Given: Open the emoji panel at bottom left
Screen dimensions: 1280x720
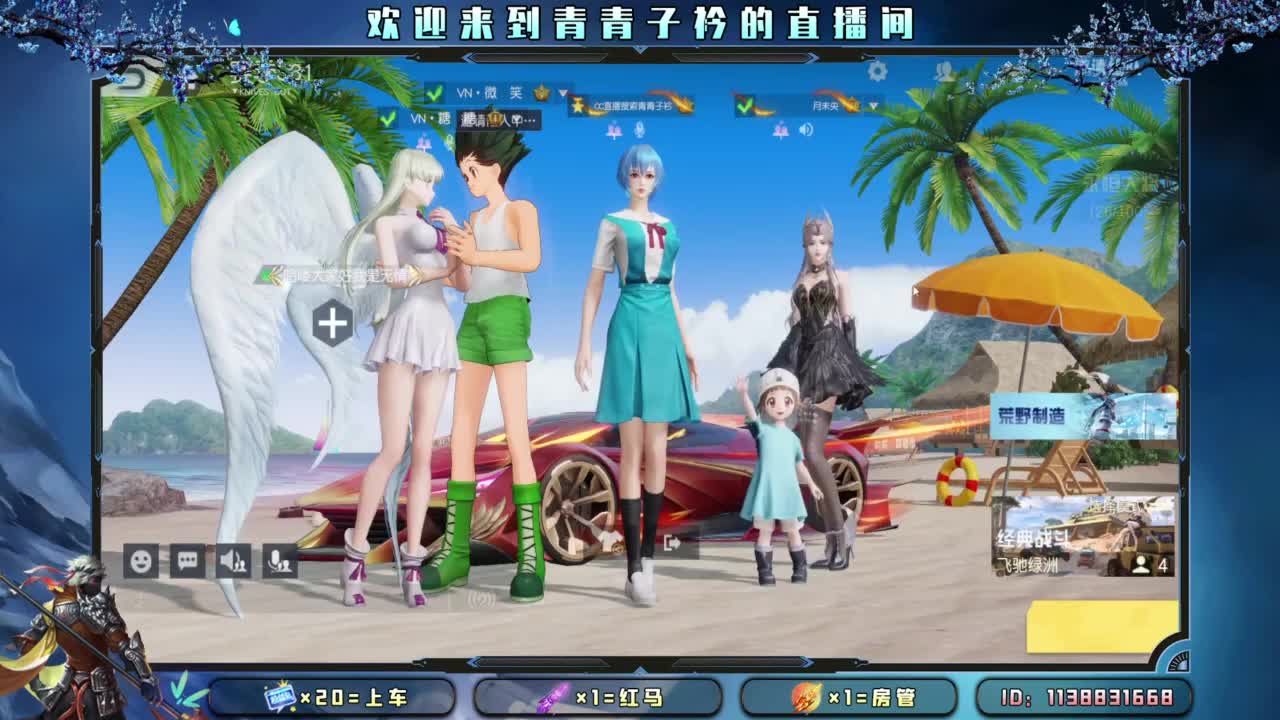Looking at the screenshot, I should (x=140, y=561).
